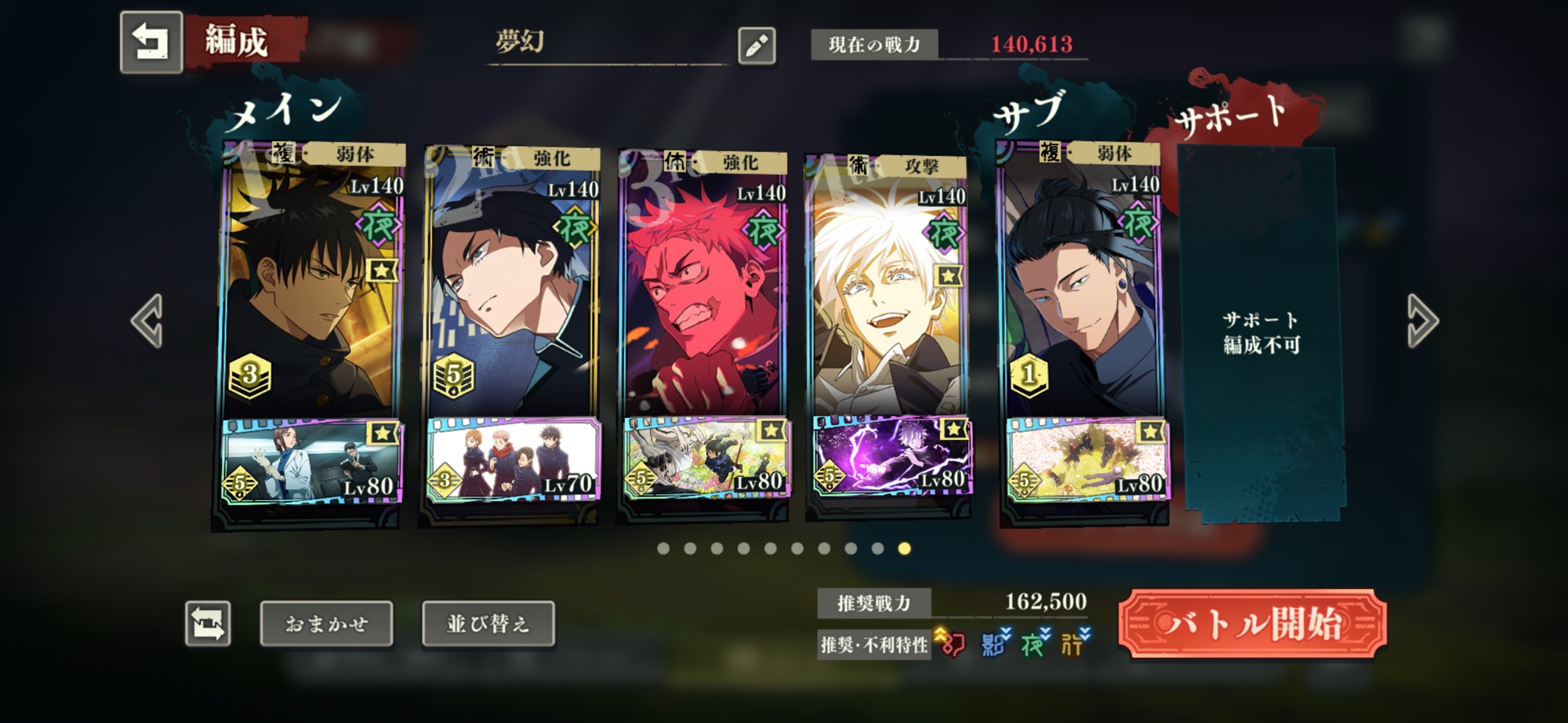This screenshot has width=1568, height=723.
Task: Click the swap arrows button beside おまかせ
Action: [x=208, y=624]
